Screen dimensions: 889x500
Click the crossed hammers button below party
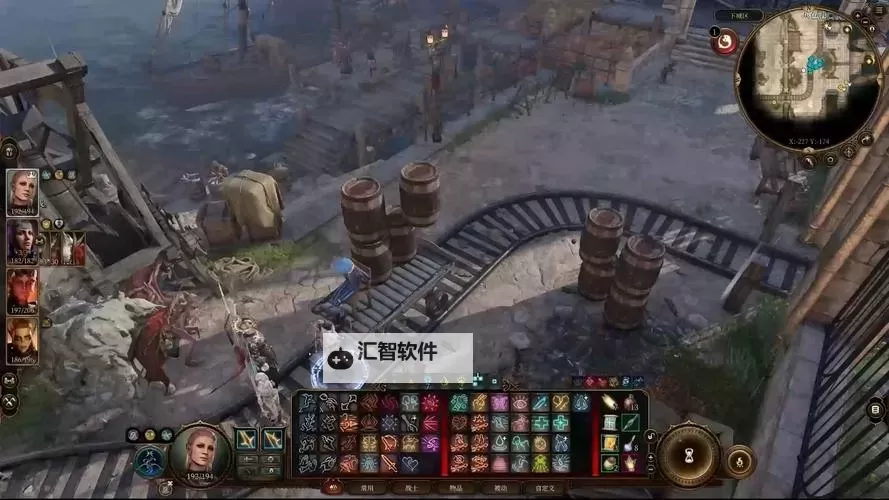[11, 400]
